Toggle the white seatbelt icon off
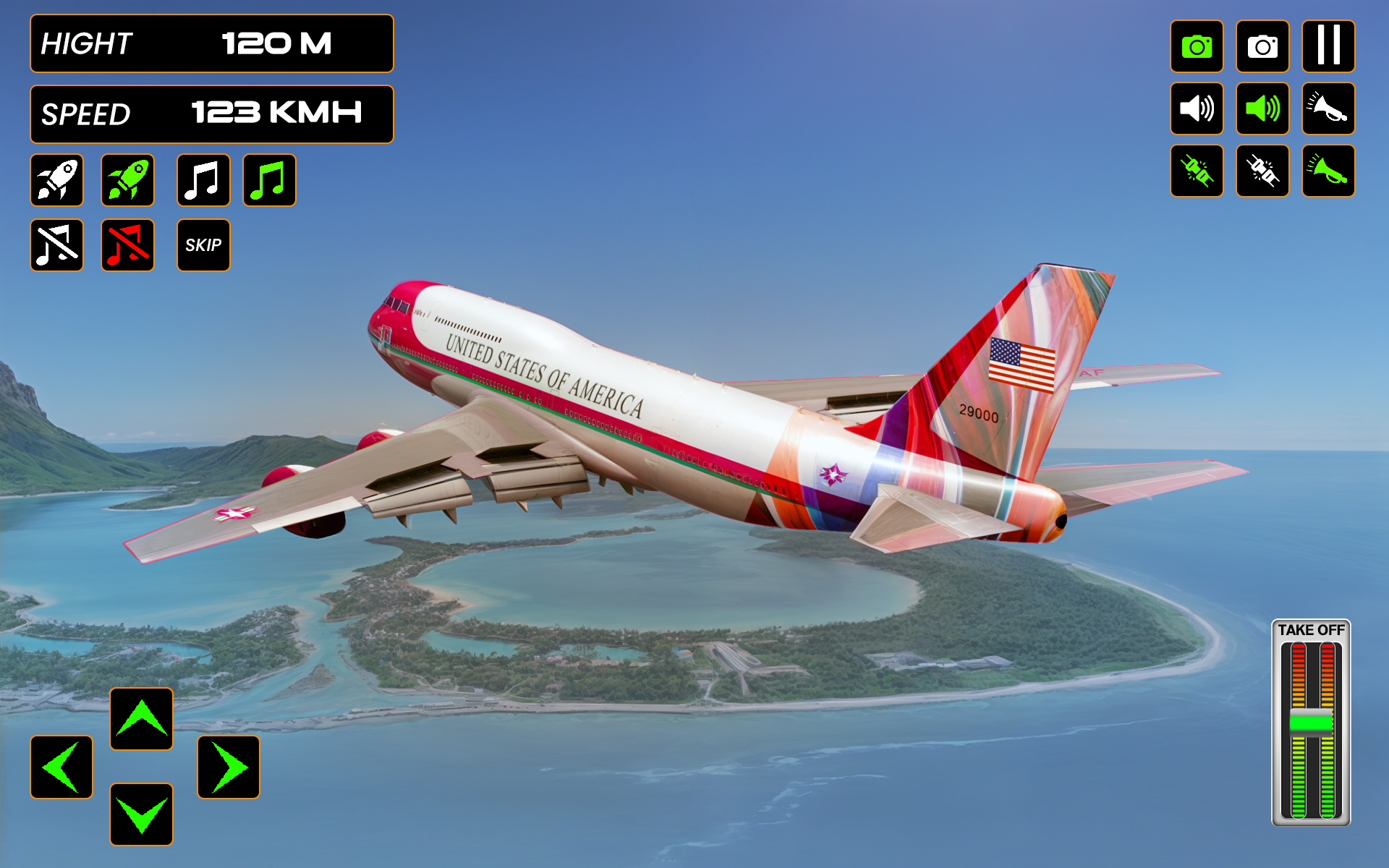 coord(1262,172)
